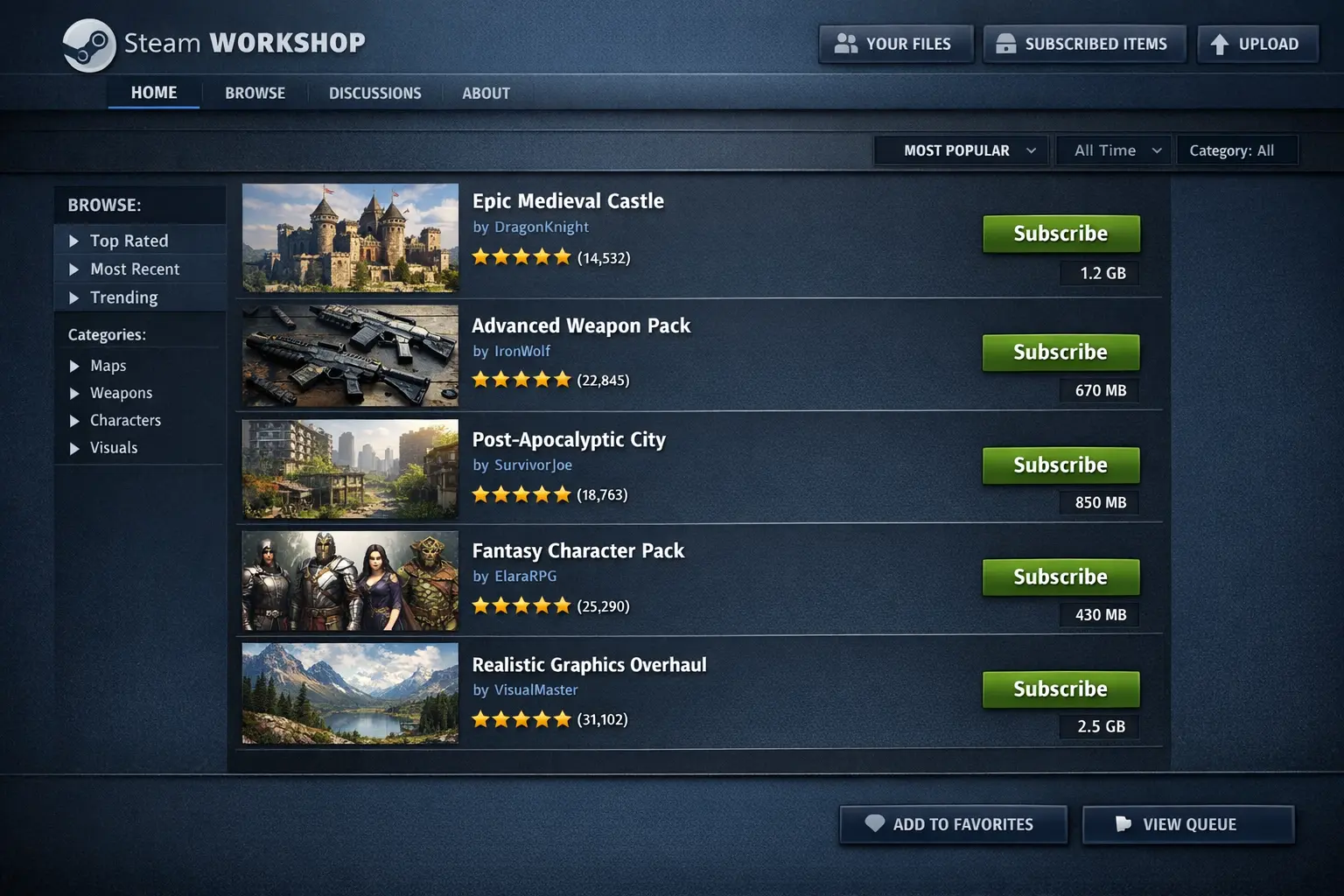The height and width of the screenshot is (896, 1344).
Task: Click the Steam Workshop logo icon
Action: click(x=87, y=44)
